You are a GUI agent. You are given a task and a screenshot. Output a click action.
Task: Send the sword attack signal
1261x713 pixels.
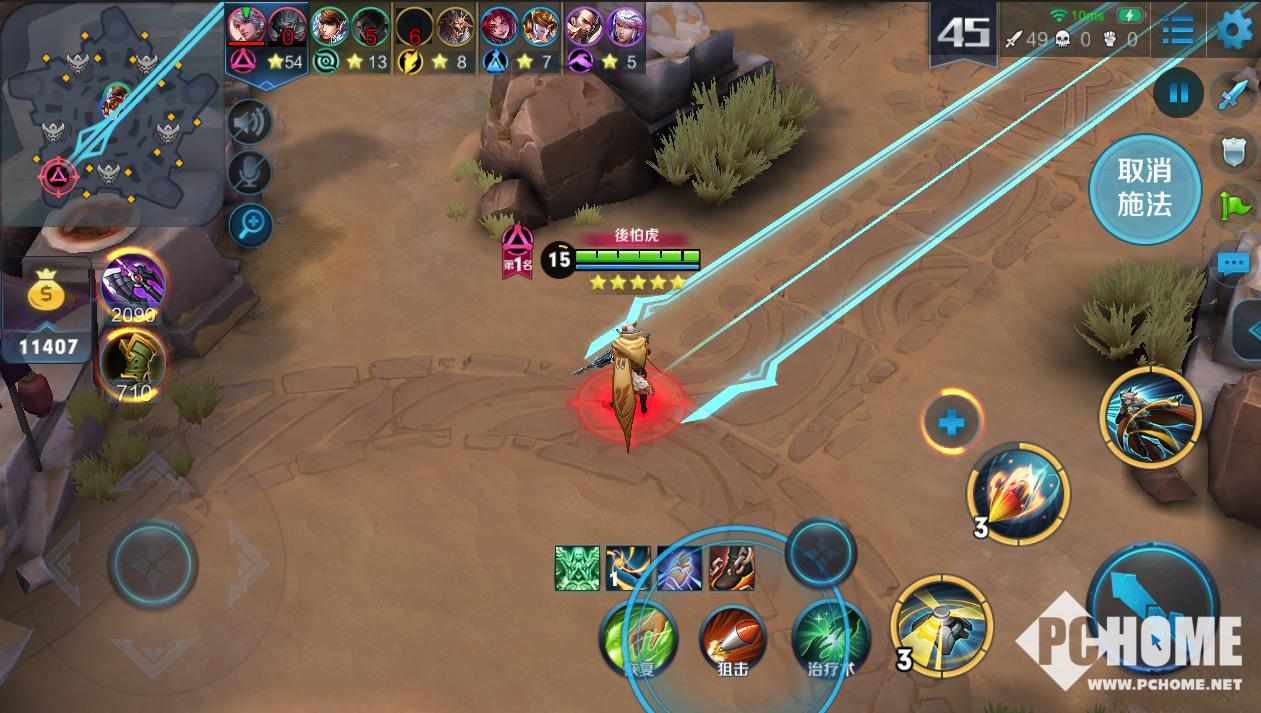tap(1234, 96)
